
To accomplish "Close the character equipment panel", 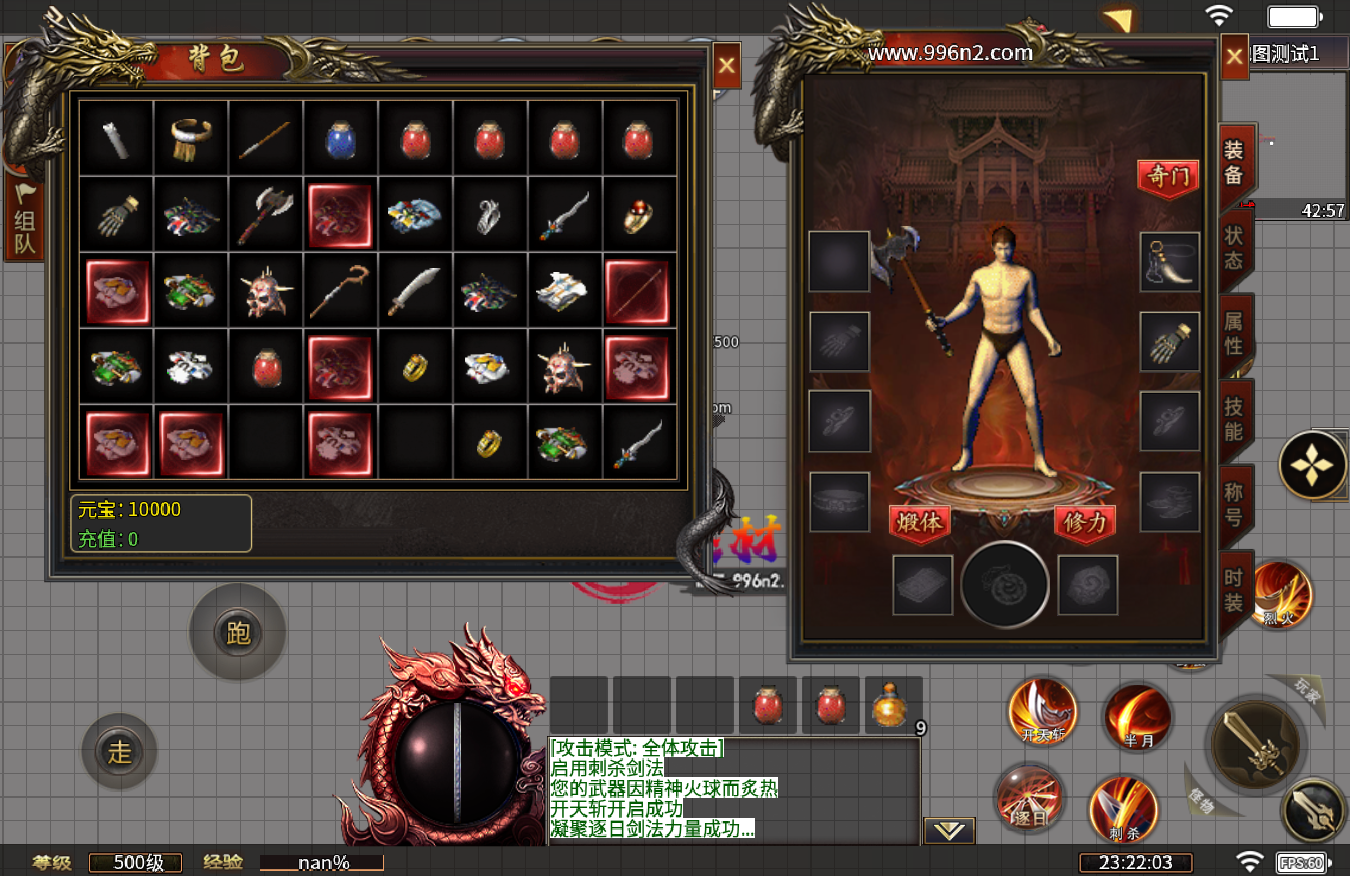I will pyautogui.click(x=1235, y=57).
